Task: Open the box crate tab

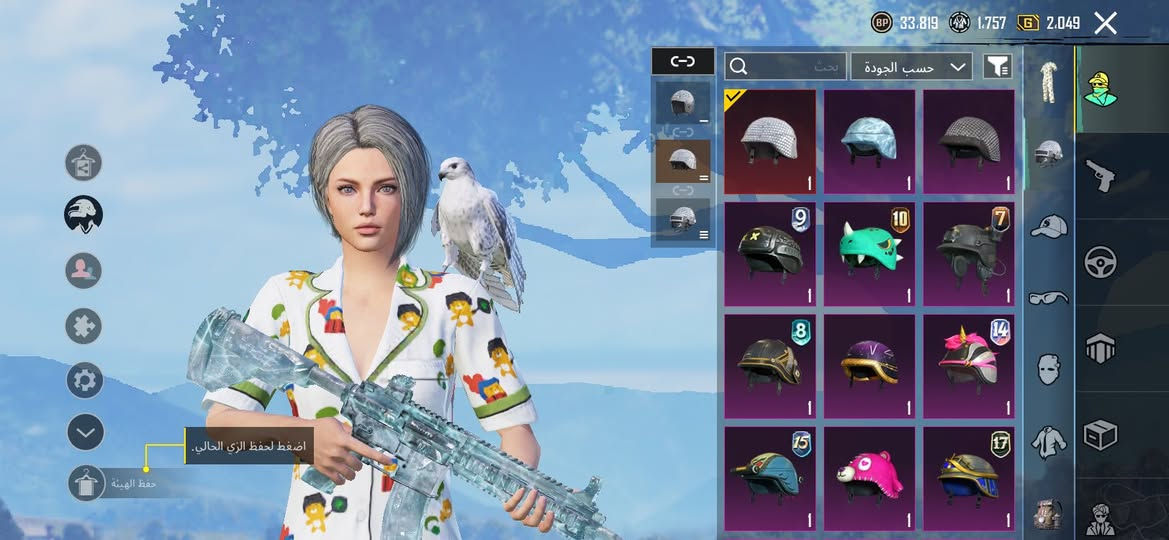Action: 1100,434
